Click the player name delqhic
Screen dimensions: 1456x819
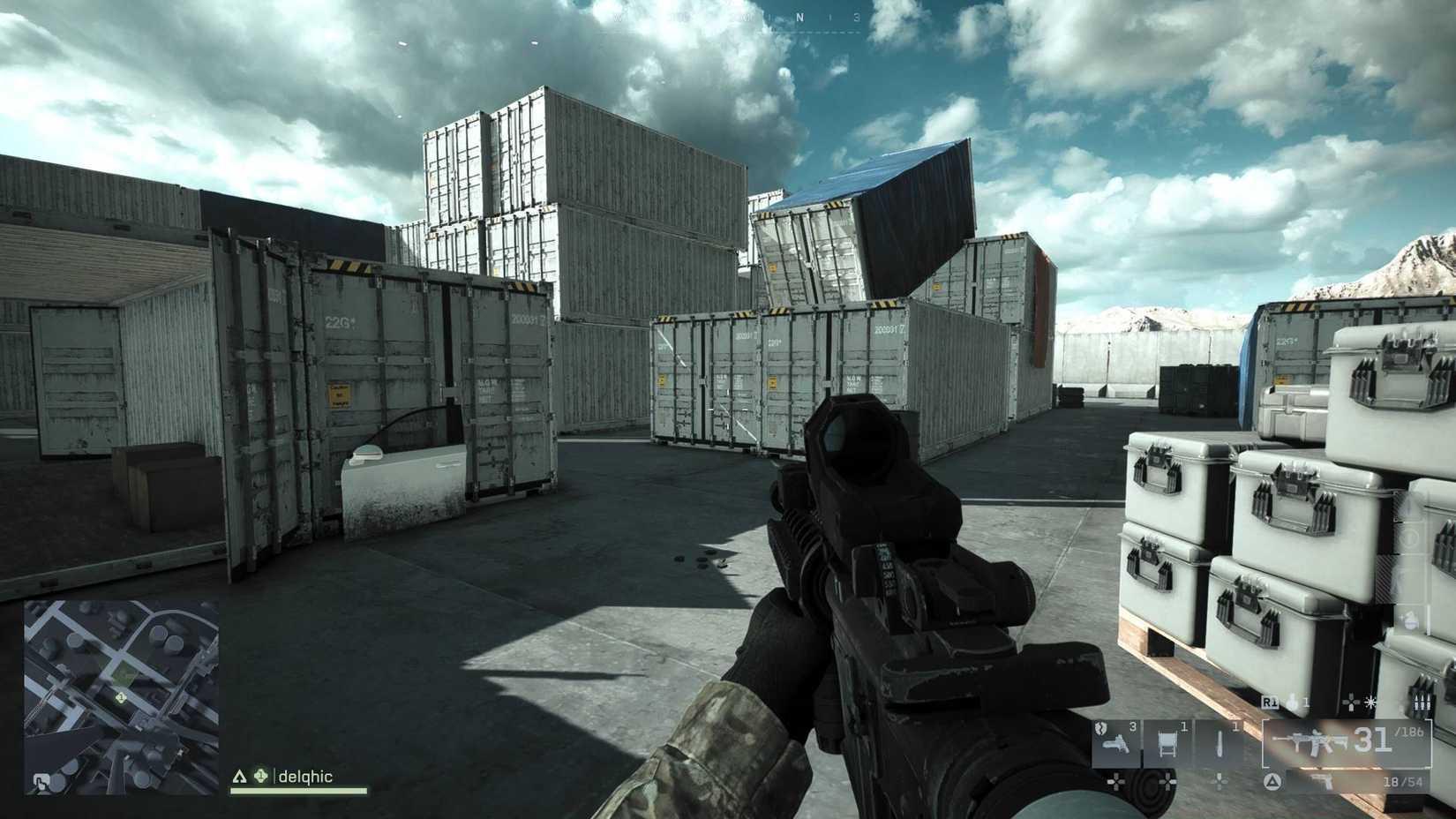coord(304,777)
